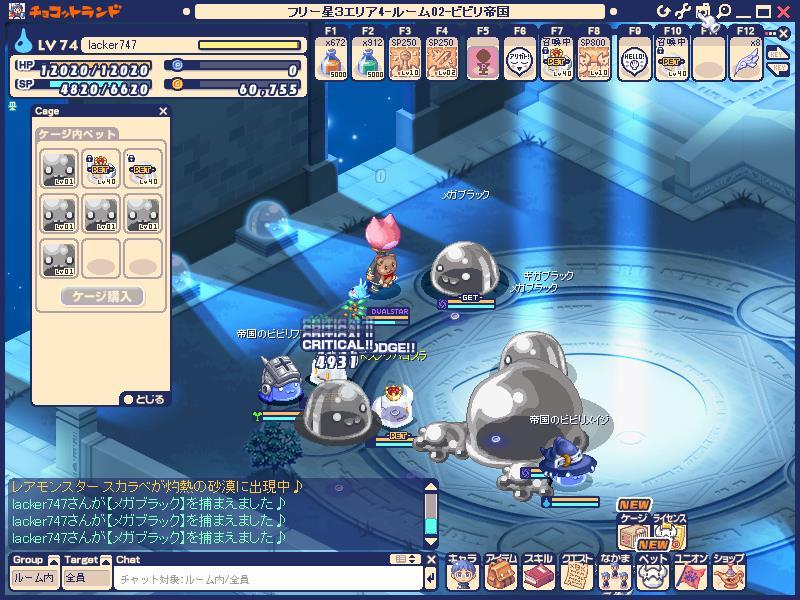
Task: Close the Cage window with its X
Action: [163, 112]
